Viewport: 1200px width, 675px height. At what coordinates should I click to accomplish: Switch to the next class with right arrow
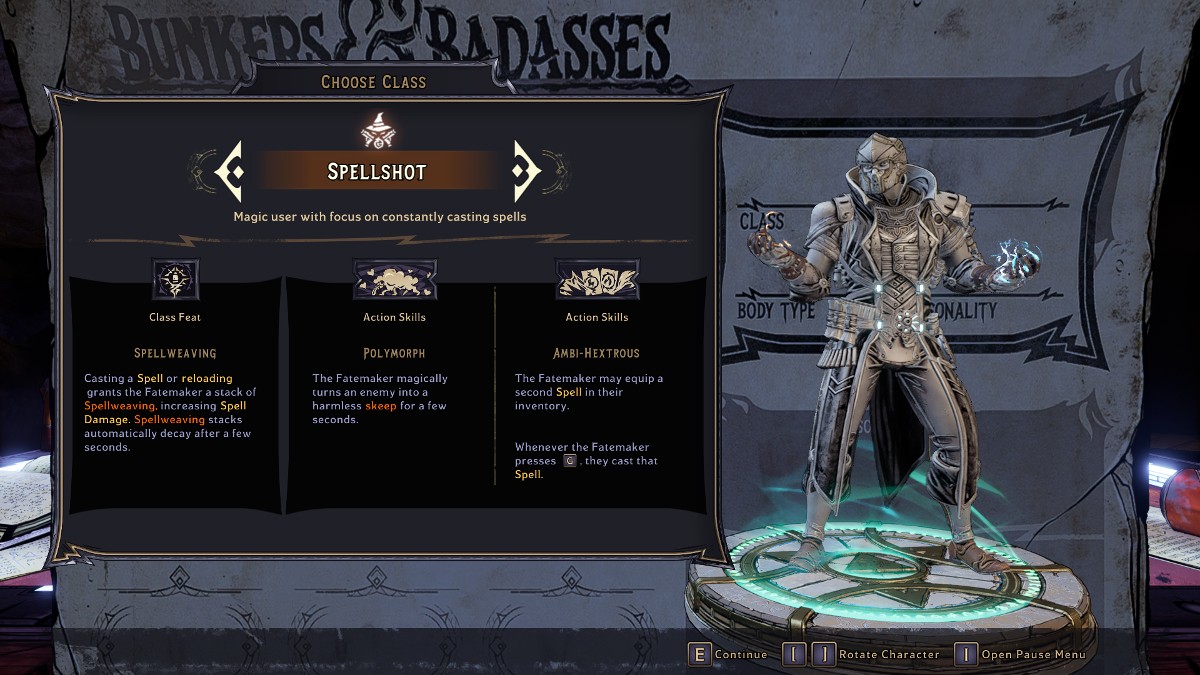tap(526, 171)
